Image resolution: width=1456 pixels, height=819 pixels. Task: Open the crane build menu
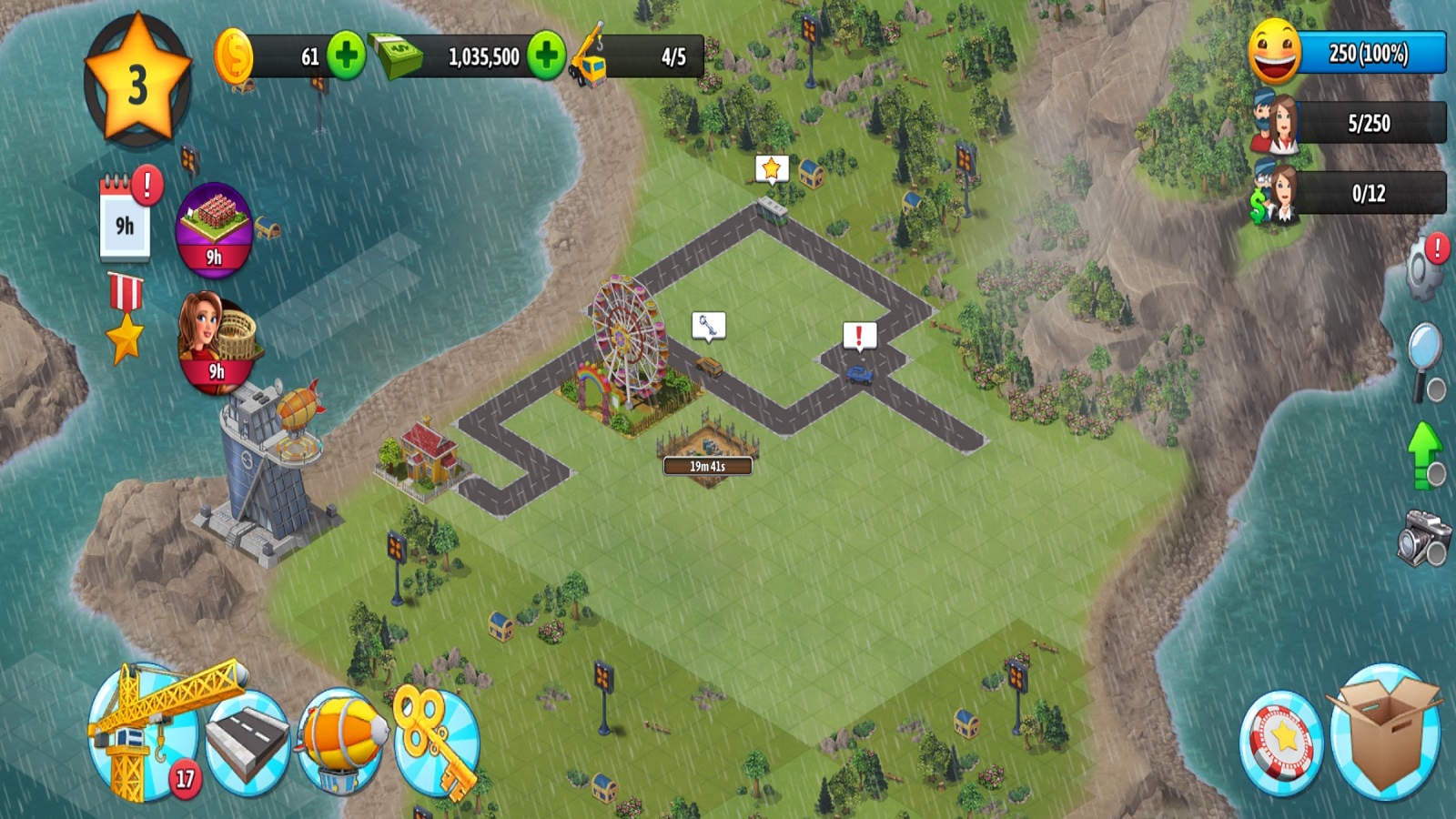click(x=146, y=733)
